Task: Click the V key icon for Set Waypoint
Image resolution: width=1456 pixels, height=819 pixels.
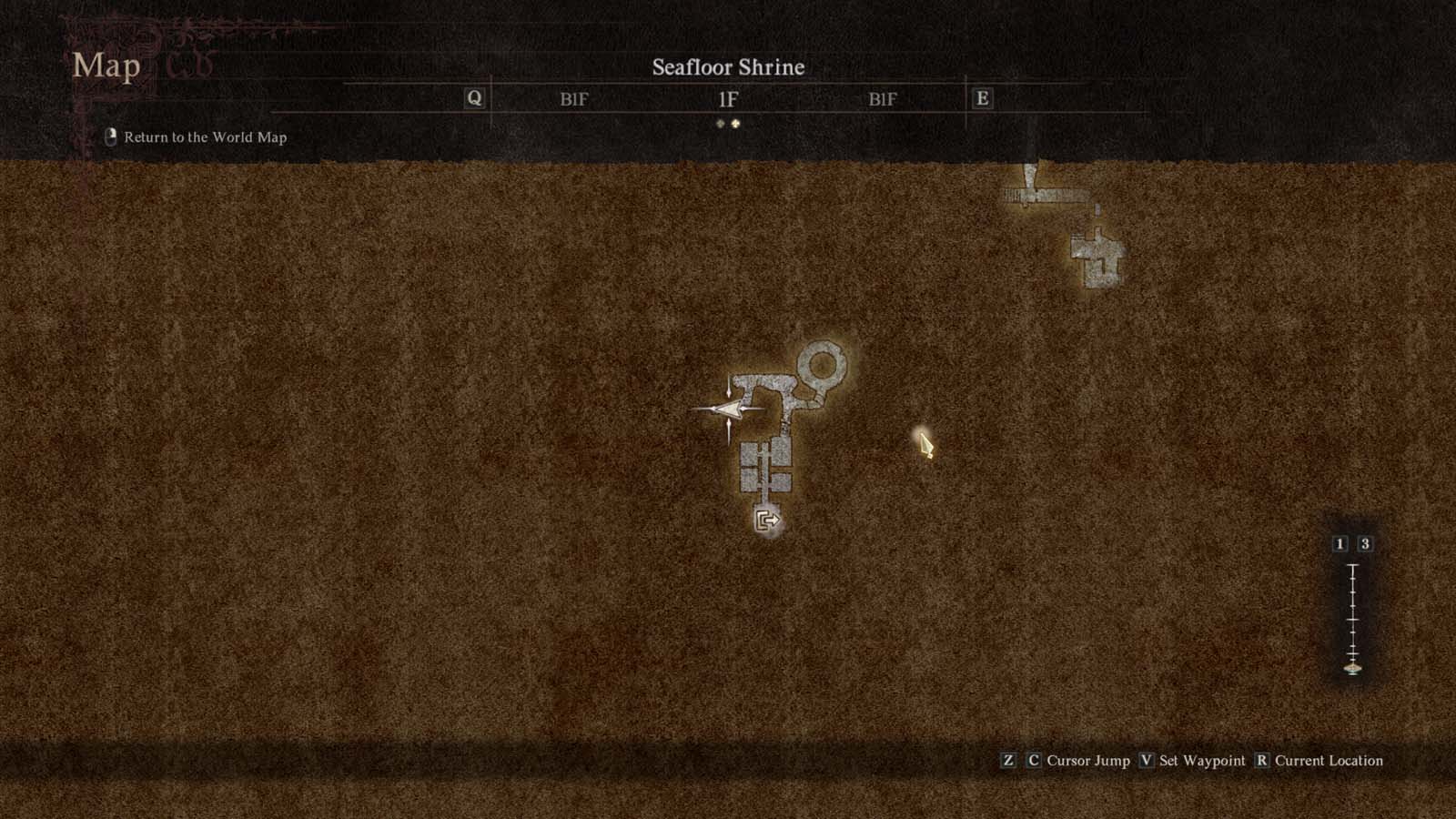Action: (1145, 761)
